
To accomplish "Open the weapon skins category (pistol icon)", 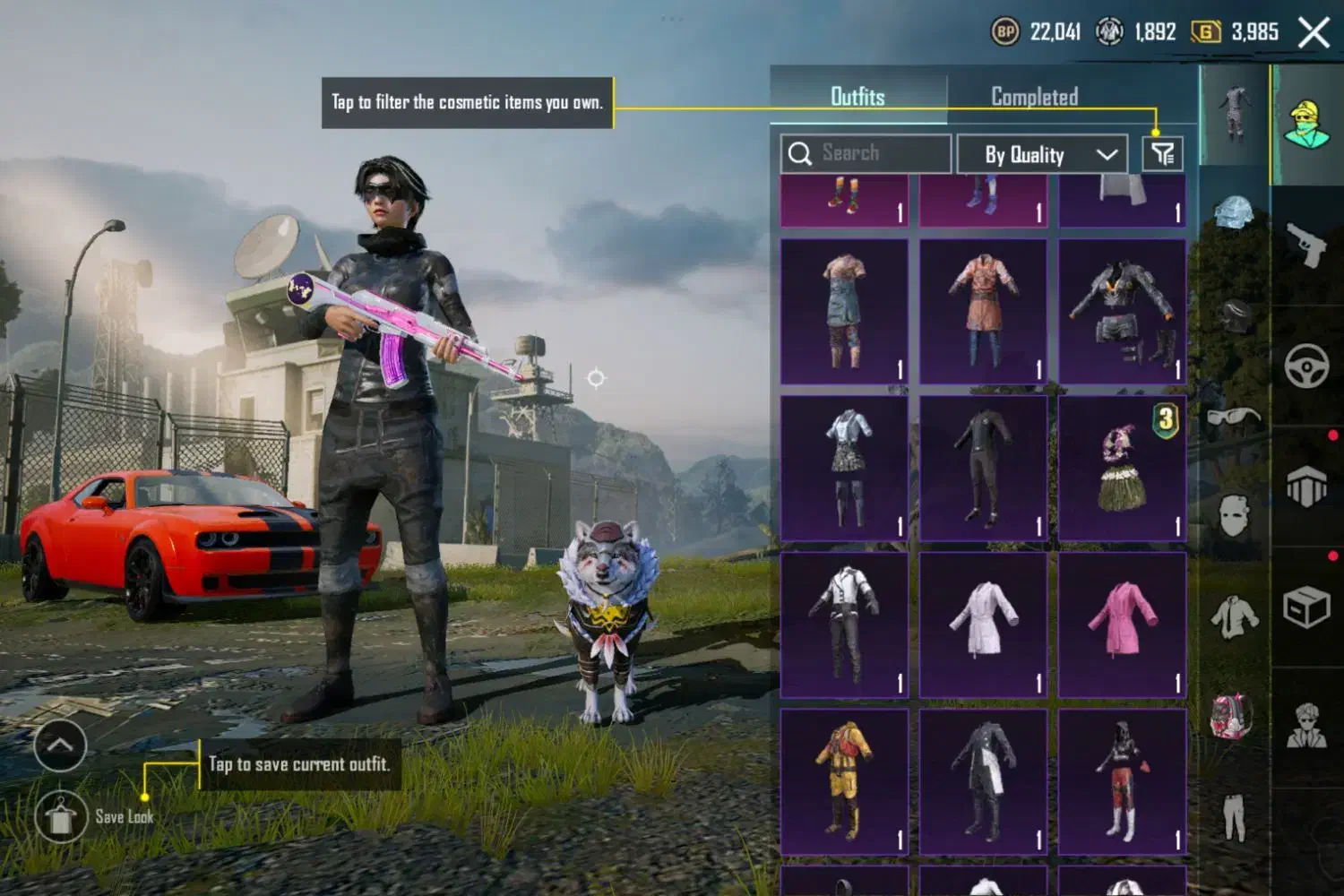I will point(1306,245).
